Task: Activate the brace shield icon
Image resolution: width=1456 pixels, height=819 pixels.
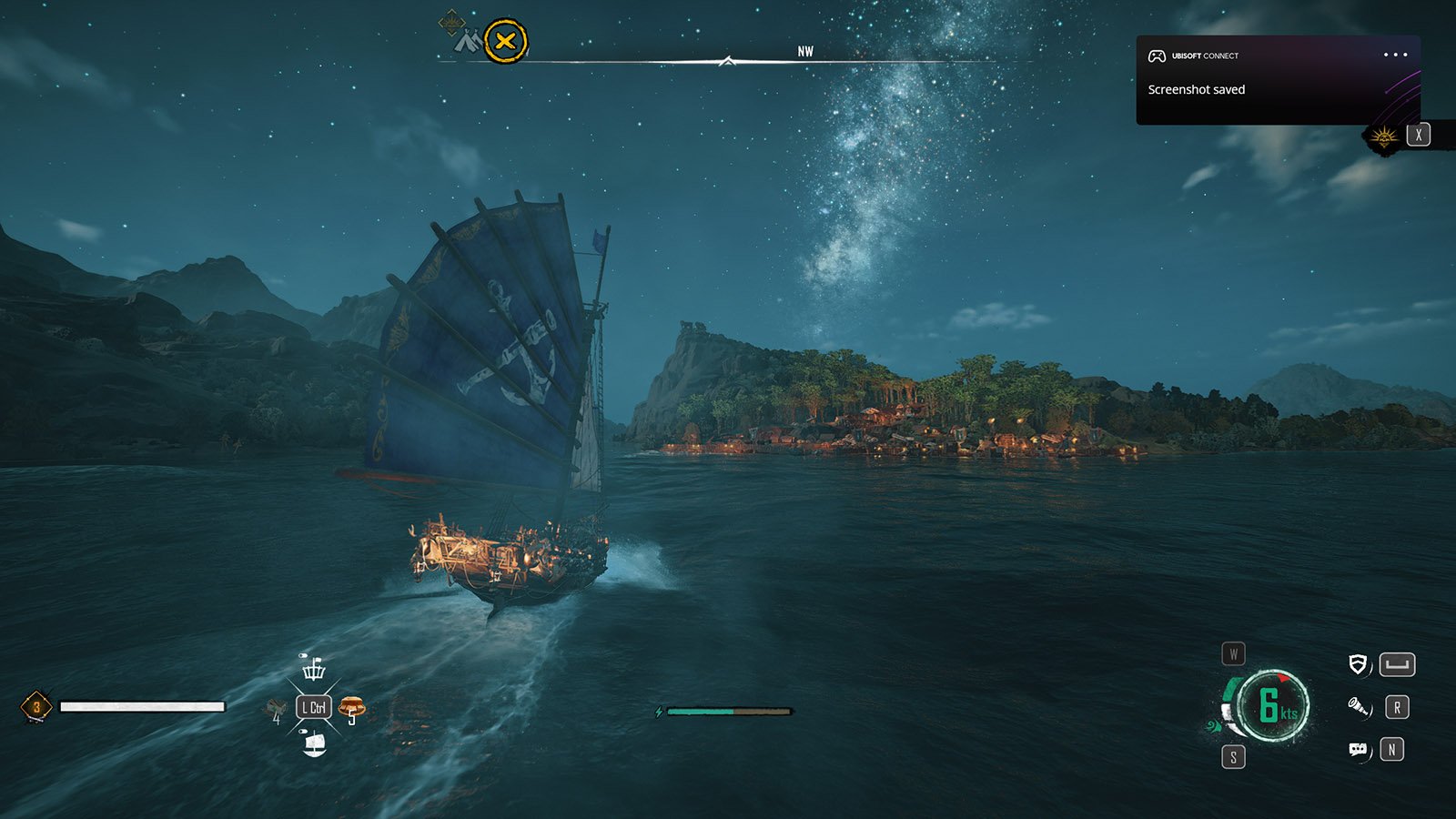Action: 1358,664
